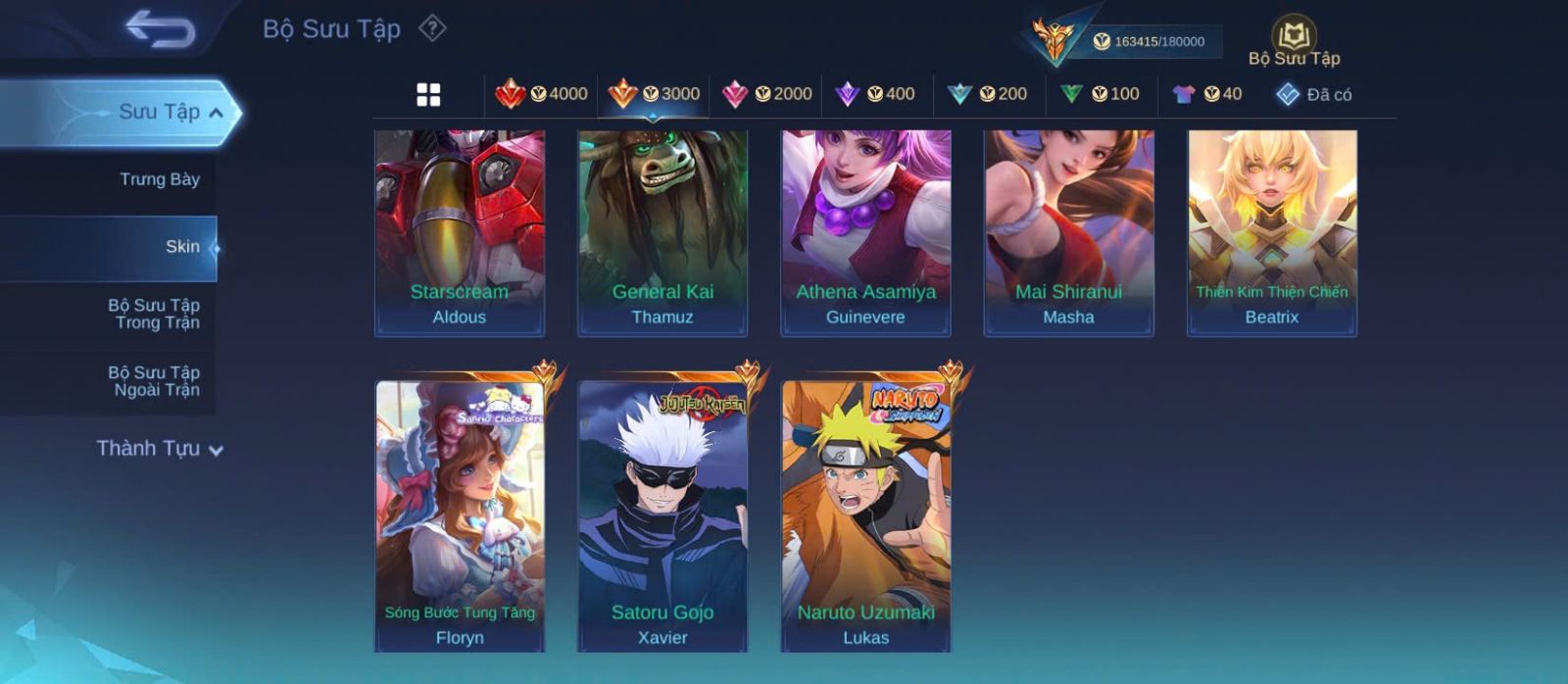The image size is (1568, 684).
Task: View the Mai Shiranui Masha skin card
Action: click(x=1068, y=232)
